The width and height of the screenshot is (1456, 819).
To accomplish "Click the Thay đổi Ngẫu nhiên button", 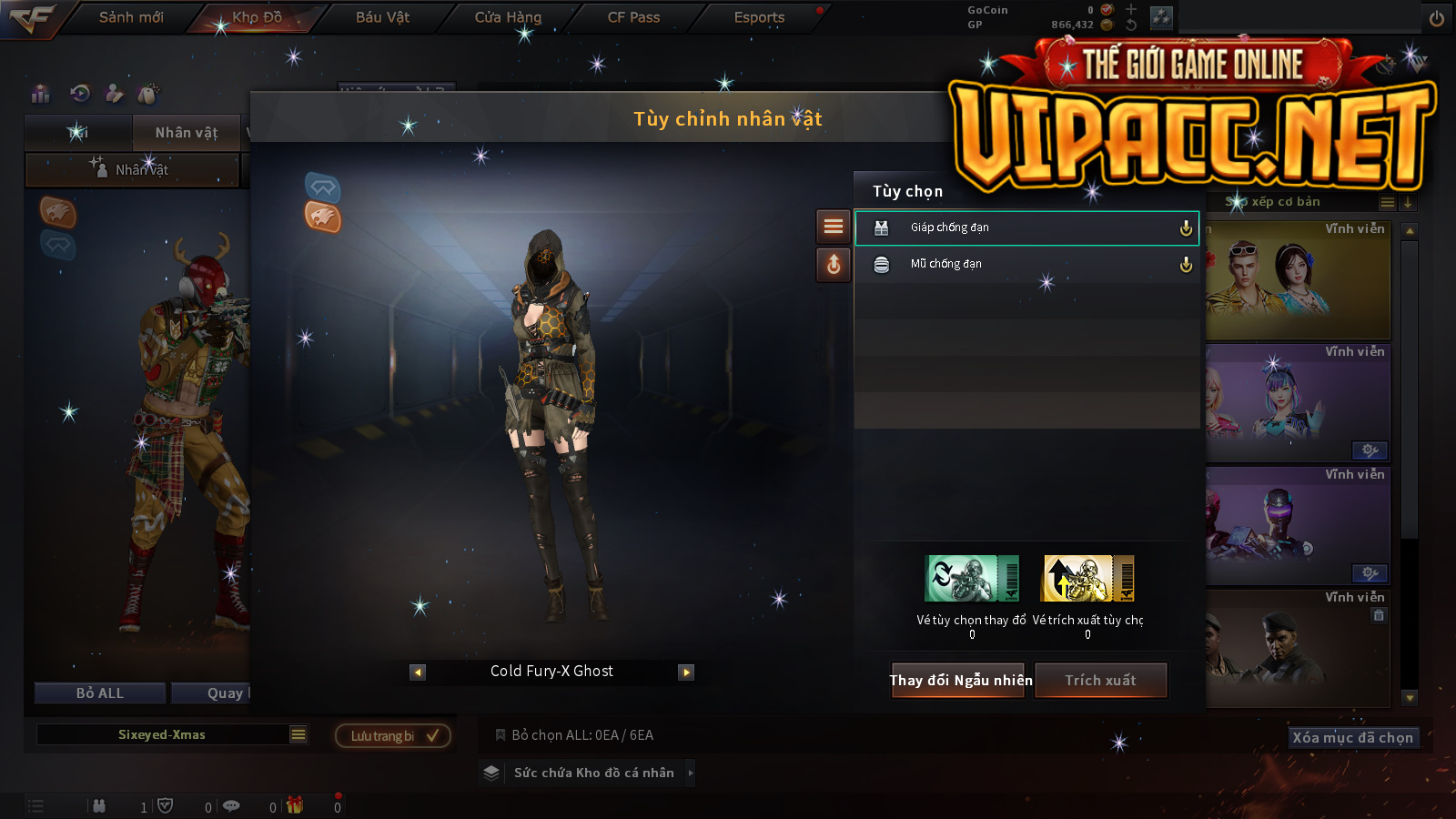I will 960,680.
